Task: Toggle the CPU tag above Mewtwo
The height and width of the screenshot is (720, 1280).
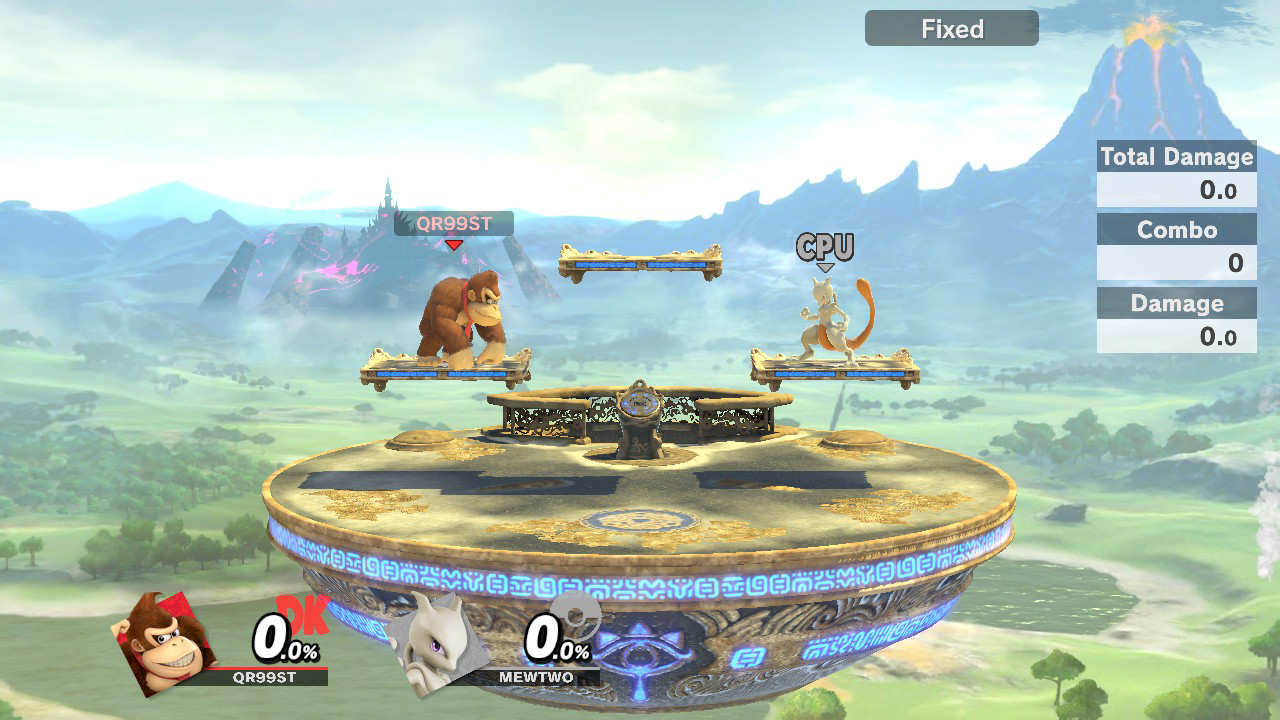Action: coord(824,246)
